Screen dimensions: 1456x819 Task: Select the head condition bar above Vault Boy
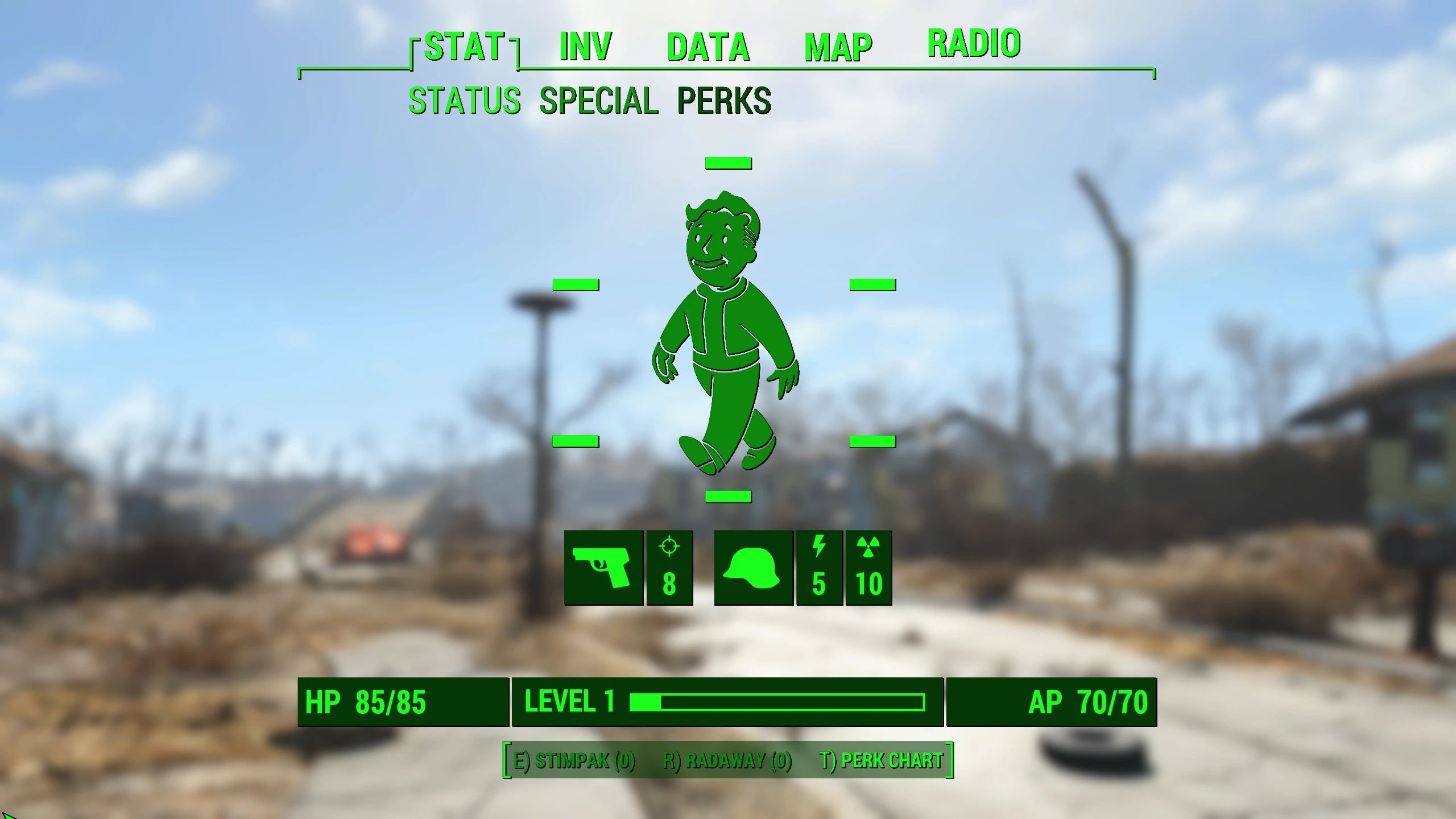click(728, 163)
